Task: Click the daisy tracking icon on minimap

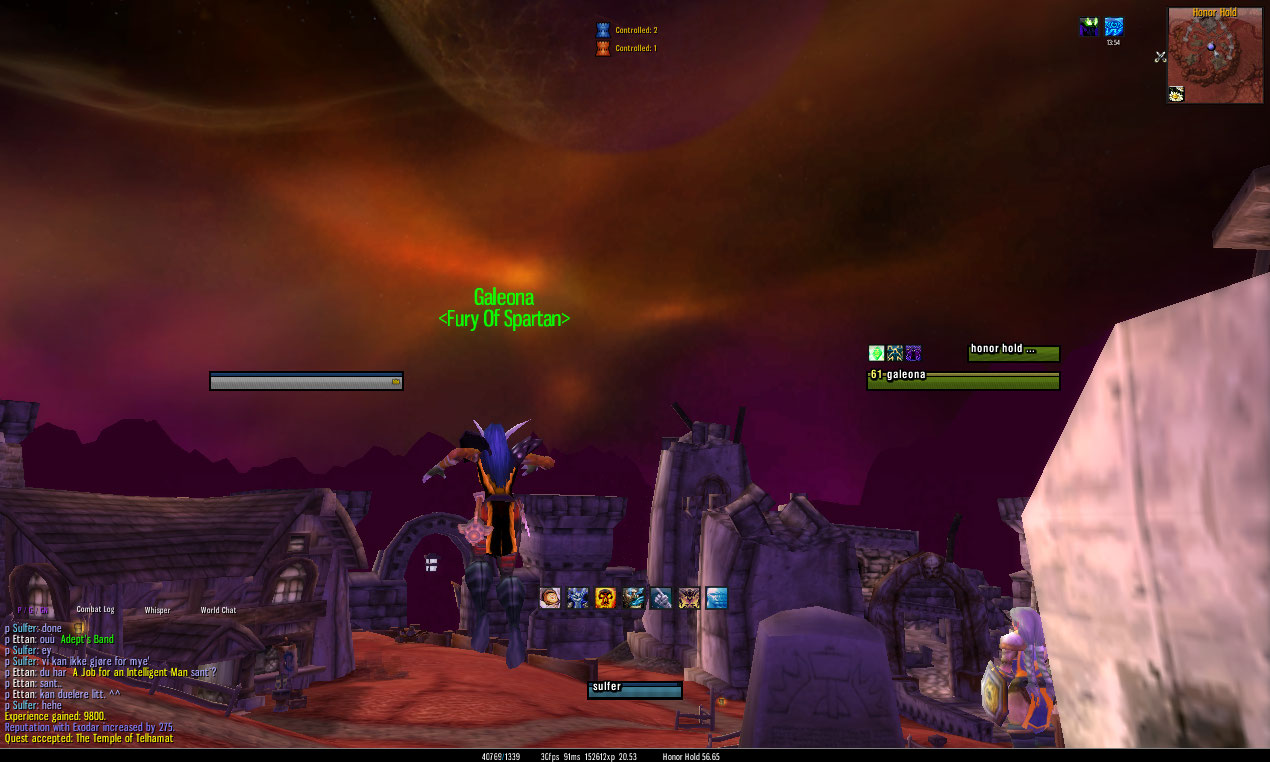Action: [1177, 94]
